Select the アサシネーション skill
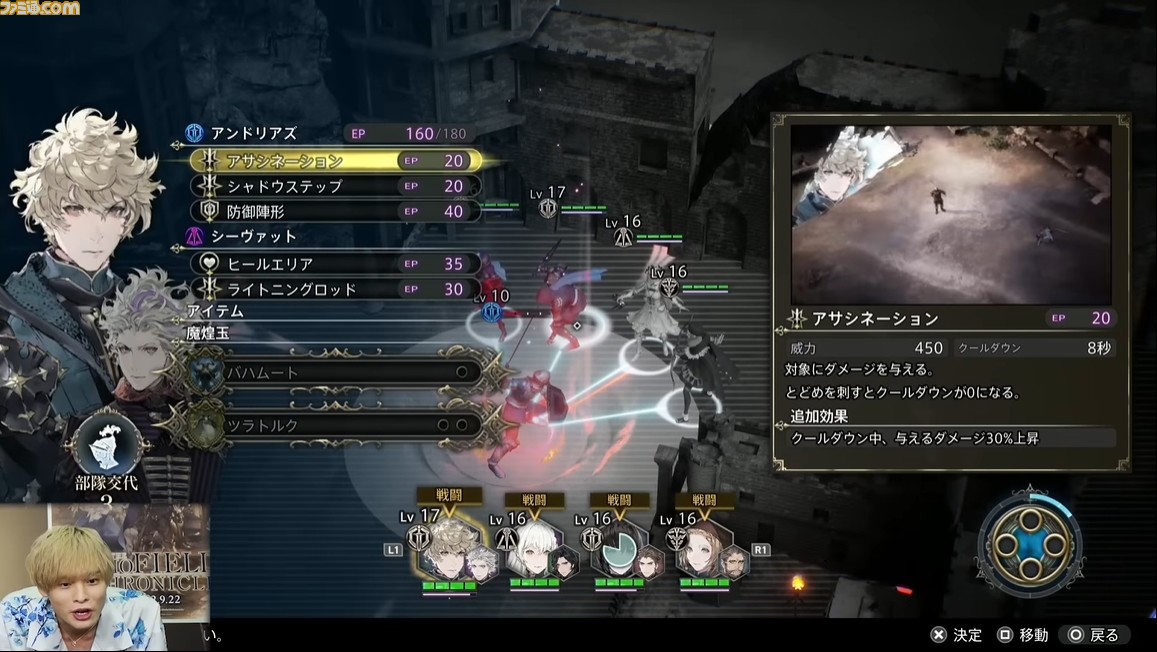Screen dimensions: 1157x652 (x=335, y=160)
